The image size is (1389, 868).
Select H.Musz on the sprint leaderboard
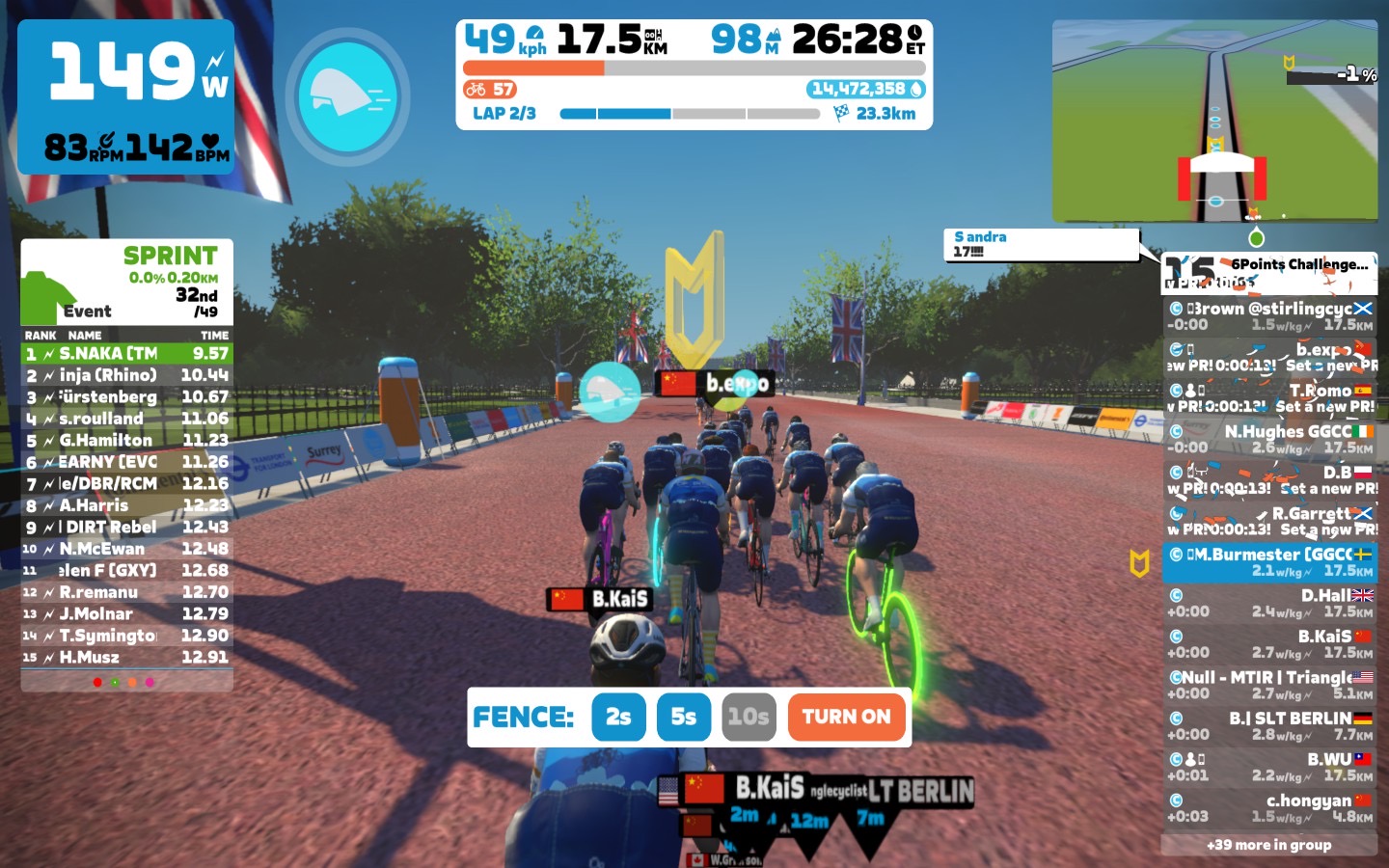(126, 658)
